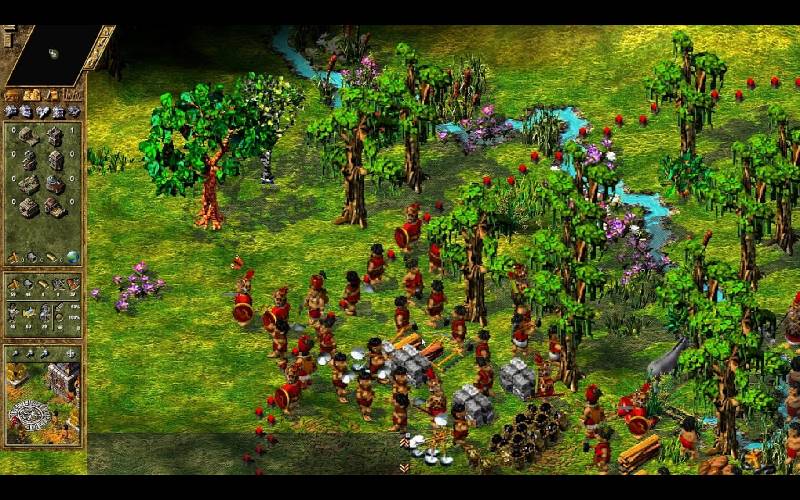Screen dimensions: 800x500
Task: Switch to the statistics graph tab
Action: click(x=72, y=95)
